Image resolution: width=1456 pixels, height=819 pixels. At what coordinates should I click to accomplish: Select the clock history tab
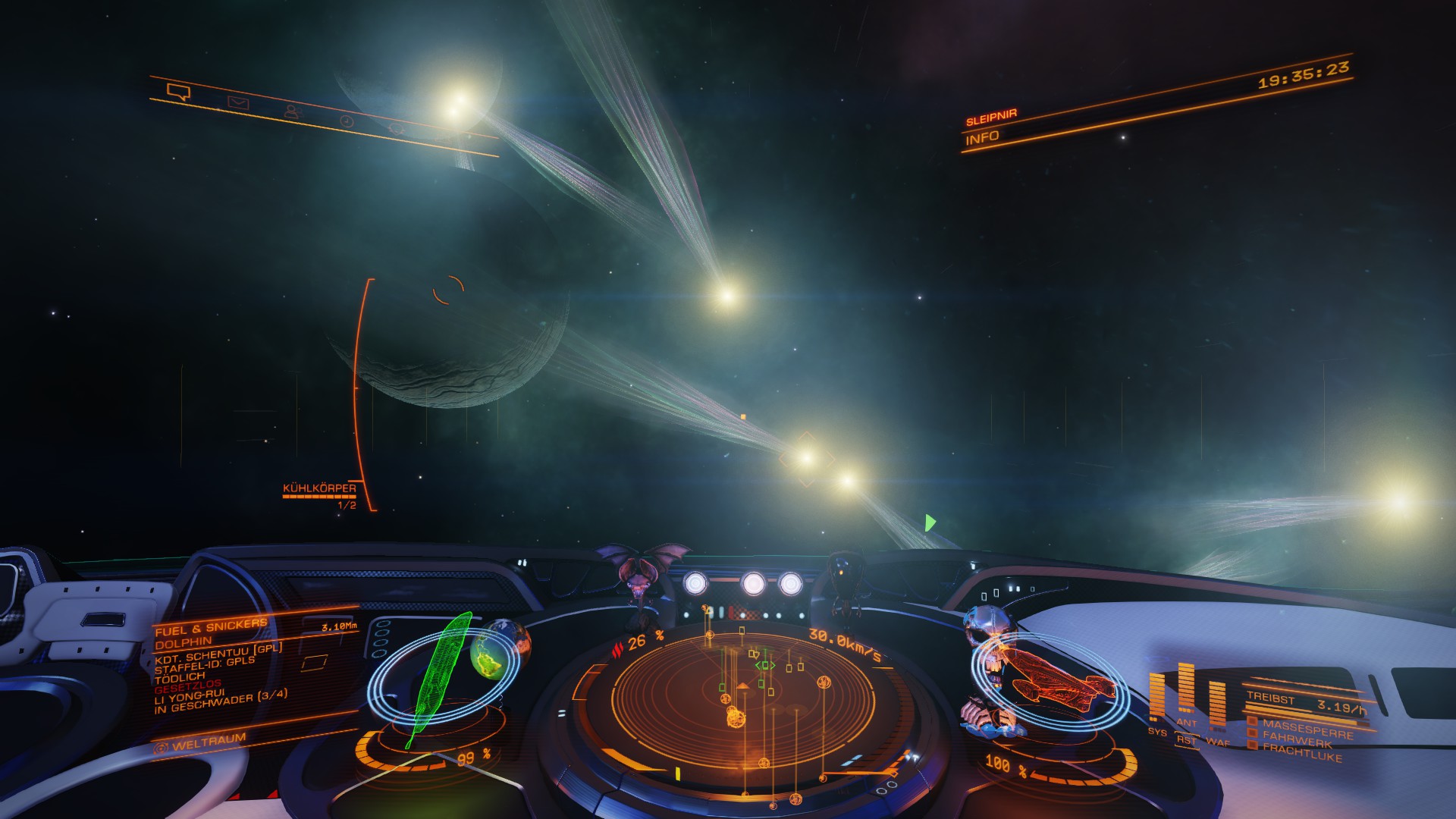point(347,121)
